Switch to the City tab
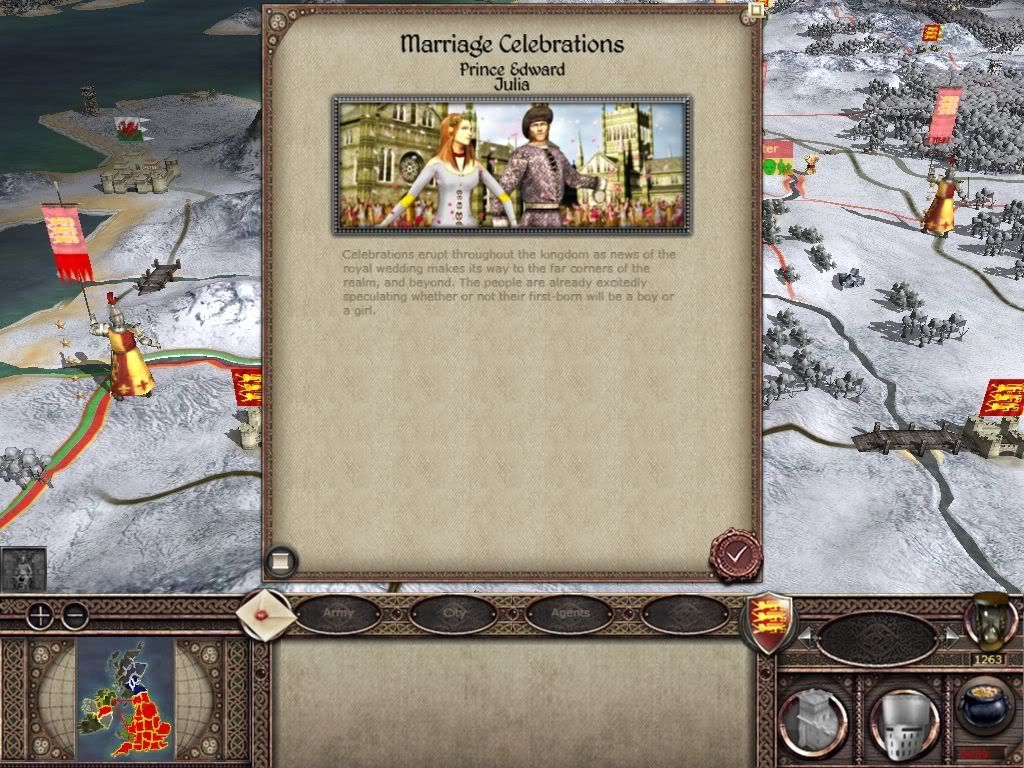 [454, 614]
